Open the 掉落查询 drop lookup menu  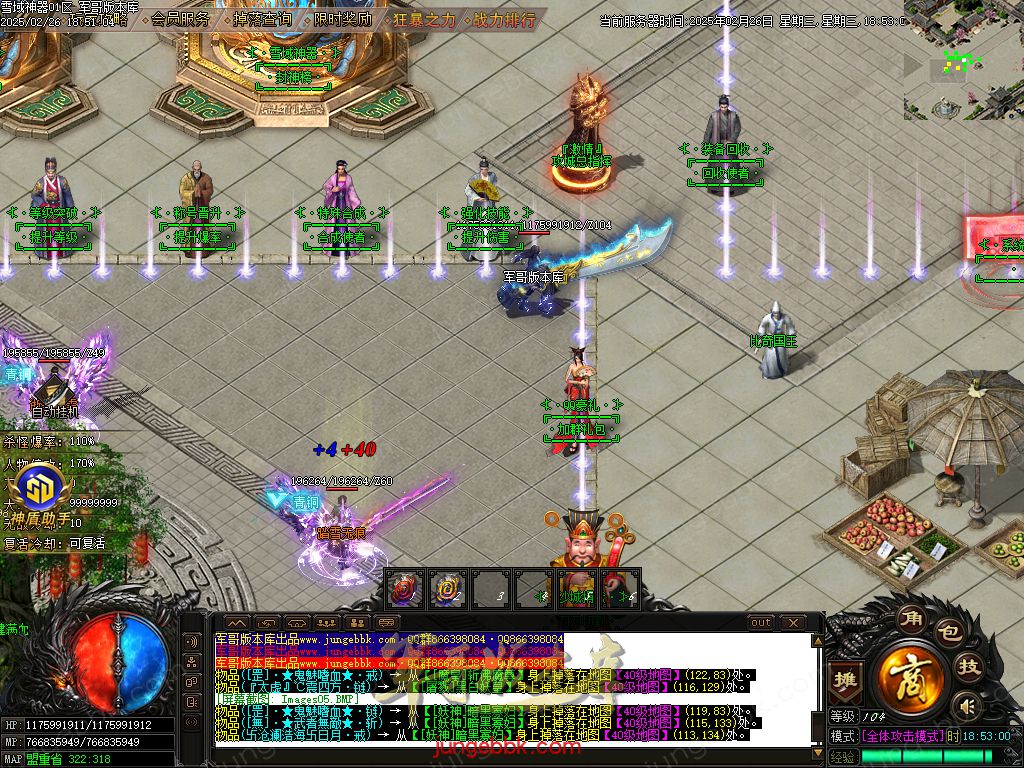tap(262, 19)
